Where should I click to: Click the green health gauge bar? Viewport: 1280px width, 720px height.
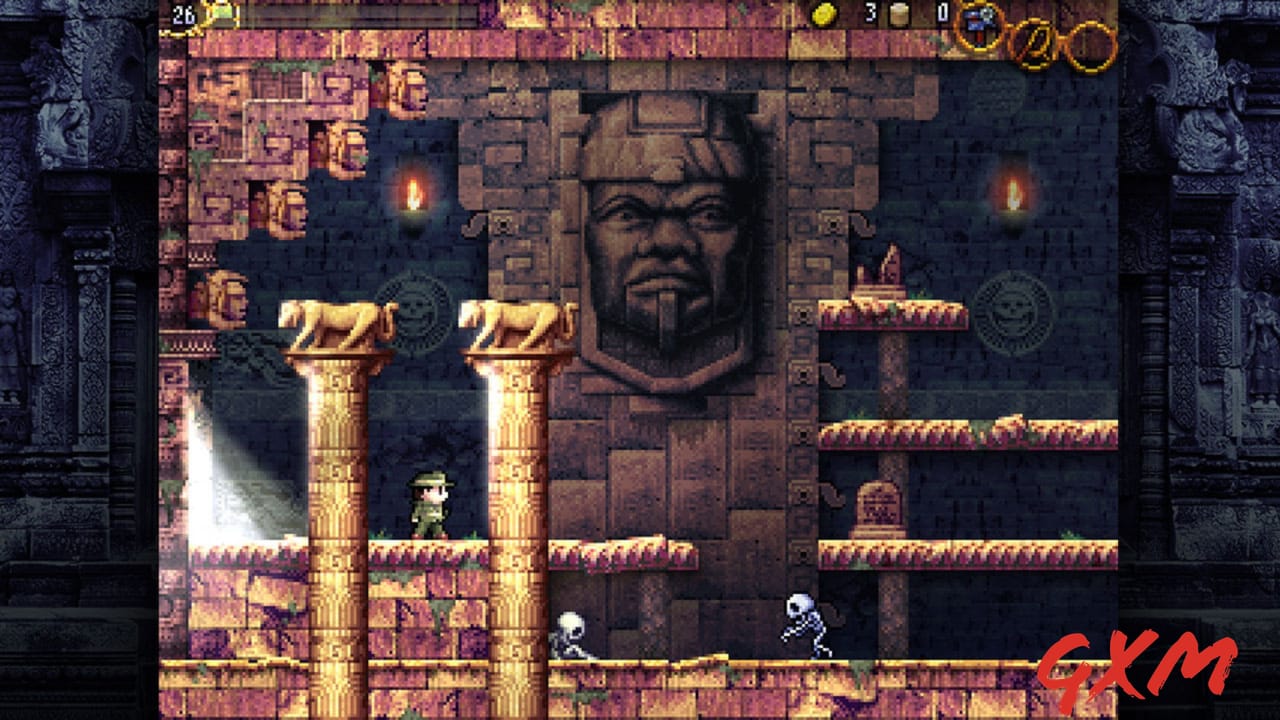[x=225, y=13]
